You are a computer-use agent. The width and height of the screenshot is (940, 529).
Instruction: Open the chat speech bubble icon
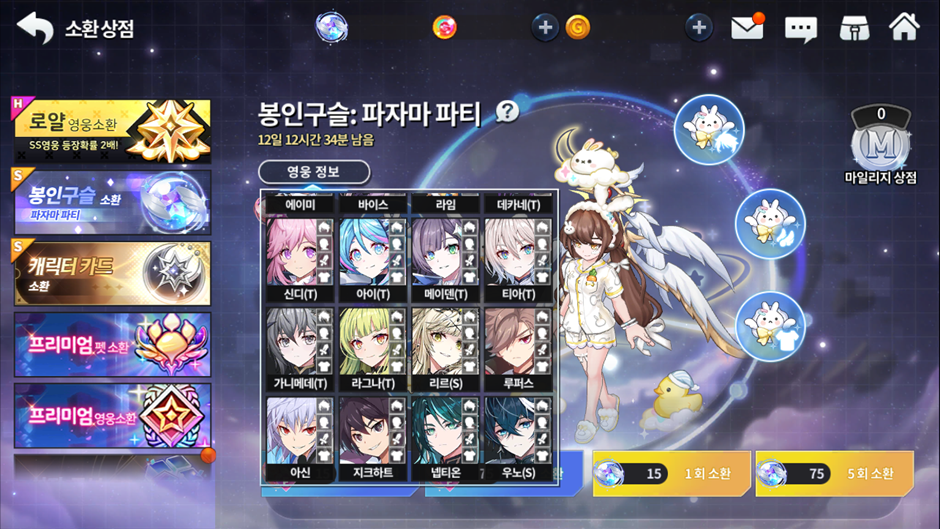click(800, 28)
